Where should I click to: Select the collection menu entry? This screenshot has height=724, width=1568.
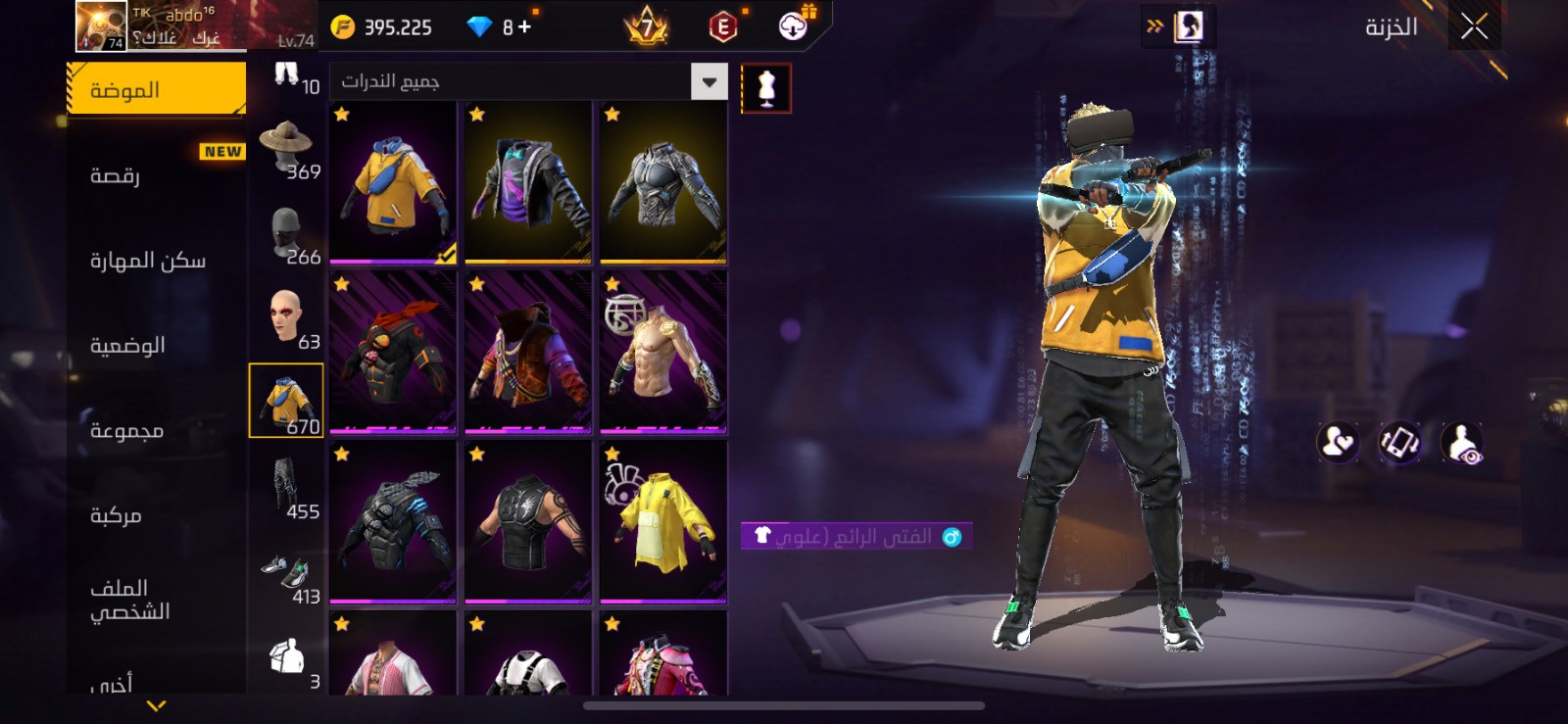coord(126,431)
